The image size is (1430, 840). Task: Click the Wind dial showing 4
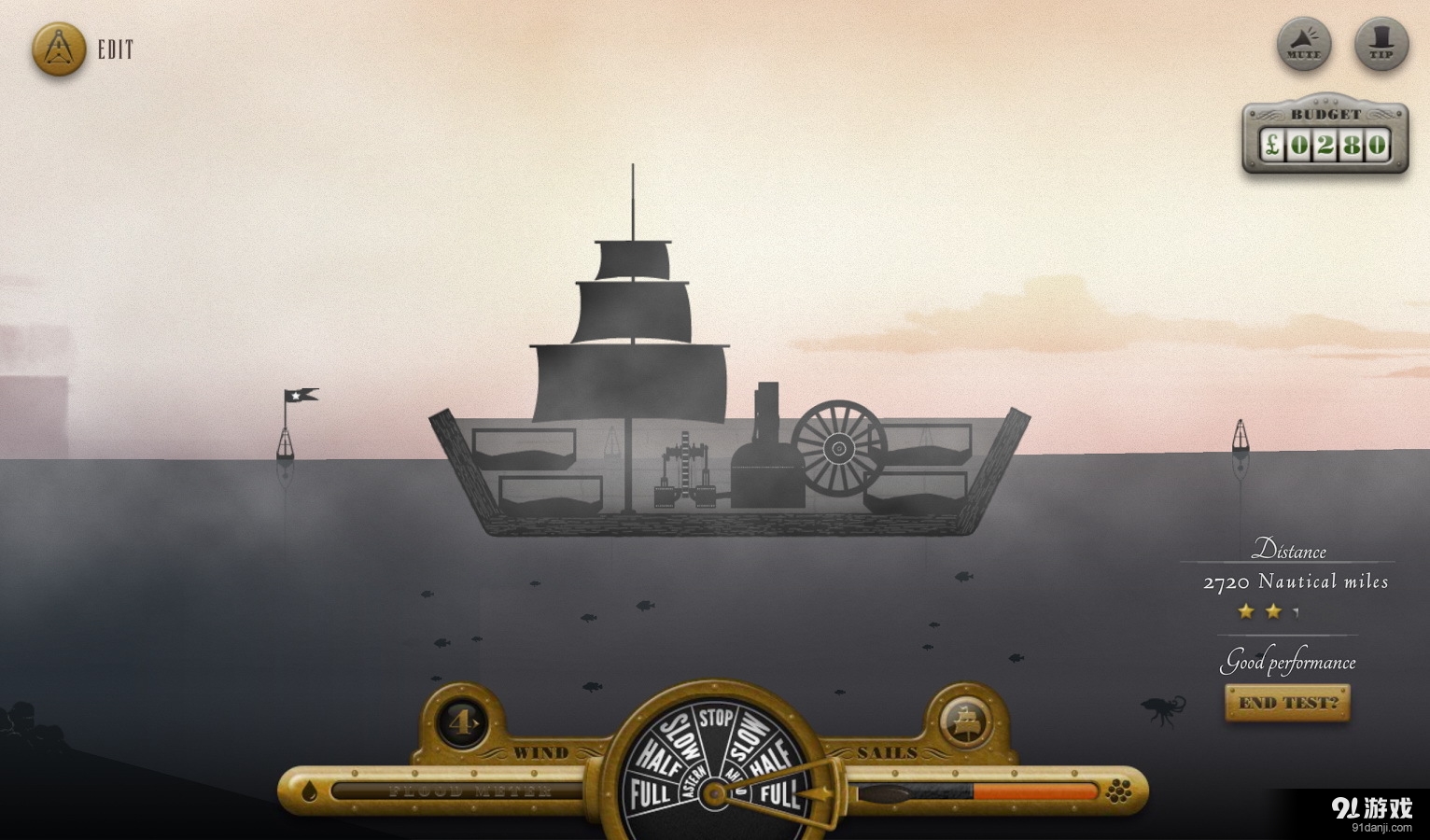tap(462, 721)
